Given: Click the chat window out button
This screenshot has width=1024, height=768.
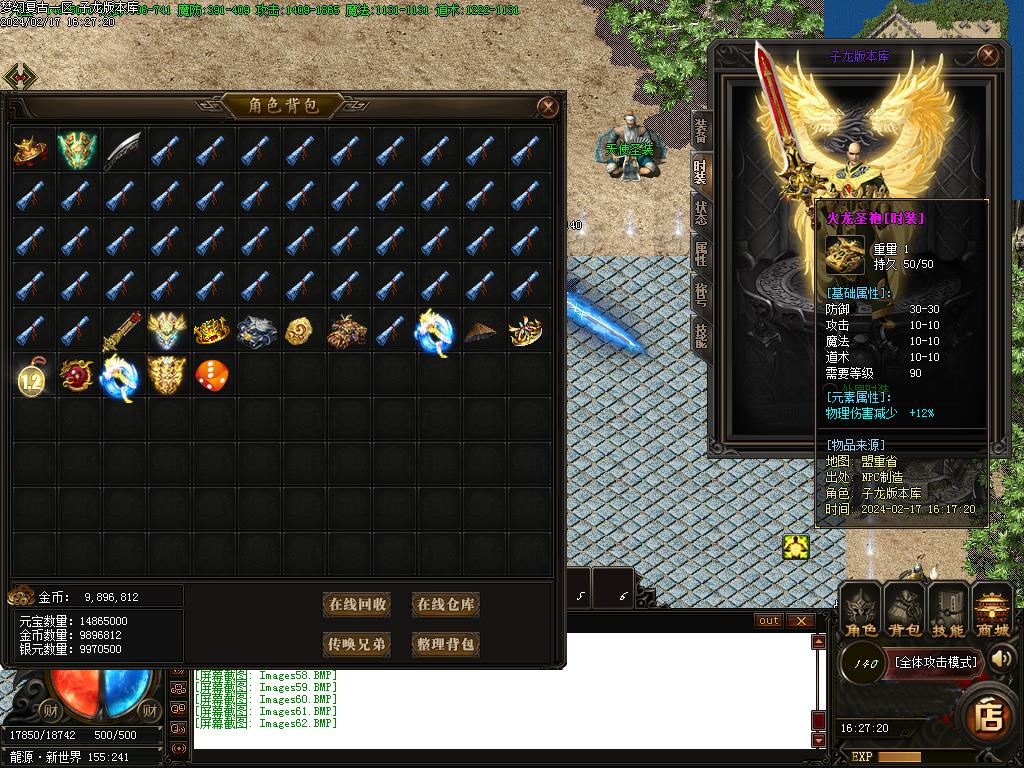Looking at the screenshot, I should point(768,621).
